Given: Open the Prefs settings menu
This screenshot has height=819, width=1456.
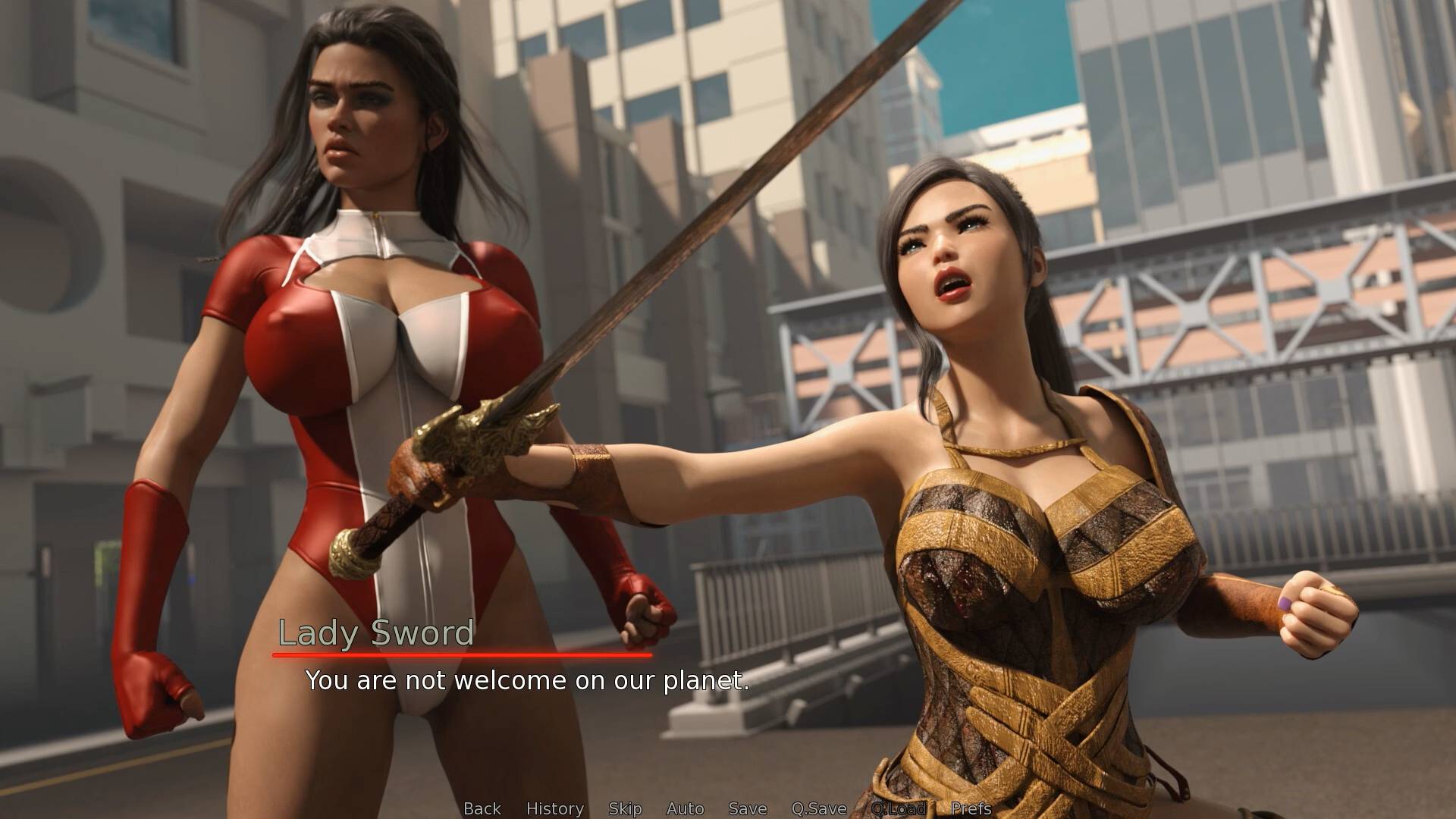Looking at the screenshot, I should [971, 808].
